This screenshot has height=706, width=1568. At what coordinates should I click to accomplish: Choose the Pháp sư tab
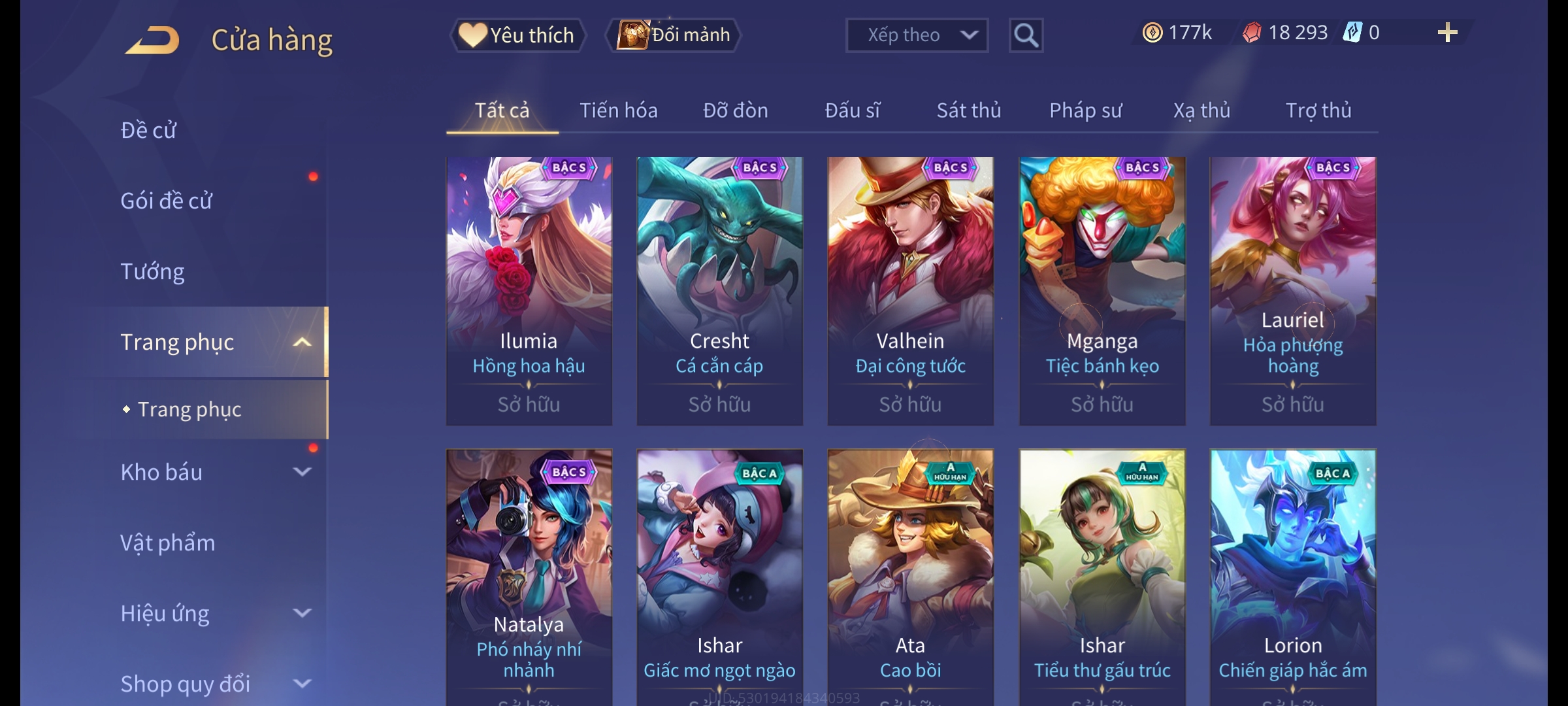[1085, 110]
